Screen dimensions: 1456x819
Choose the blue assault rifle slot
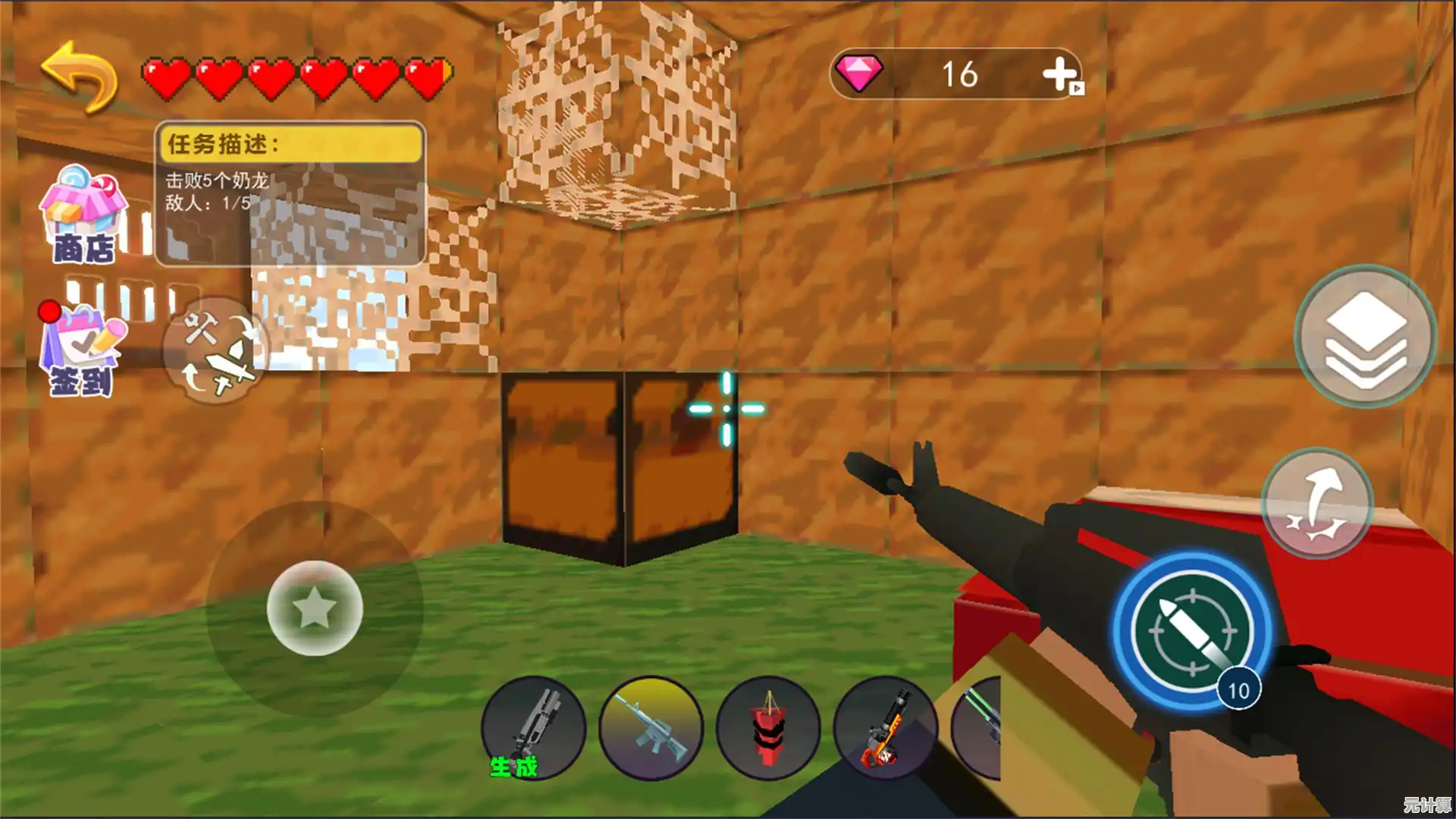(x=651, y=728)
